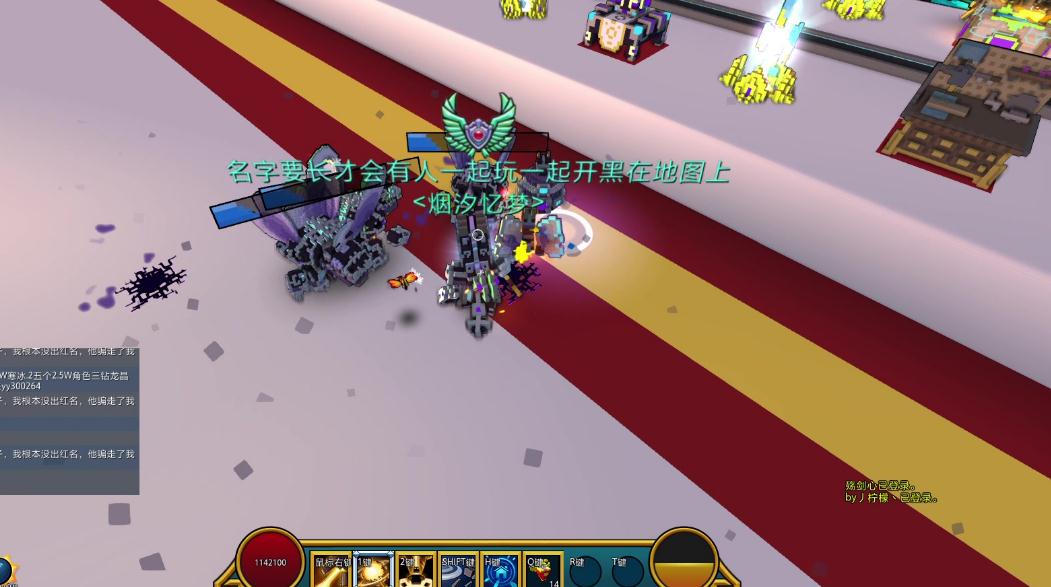The height and width of the screenshot is (587, 1051).
Task: Trigger the SHIFT dodge skill icon
Action: click(x=458, y=571)
